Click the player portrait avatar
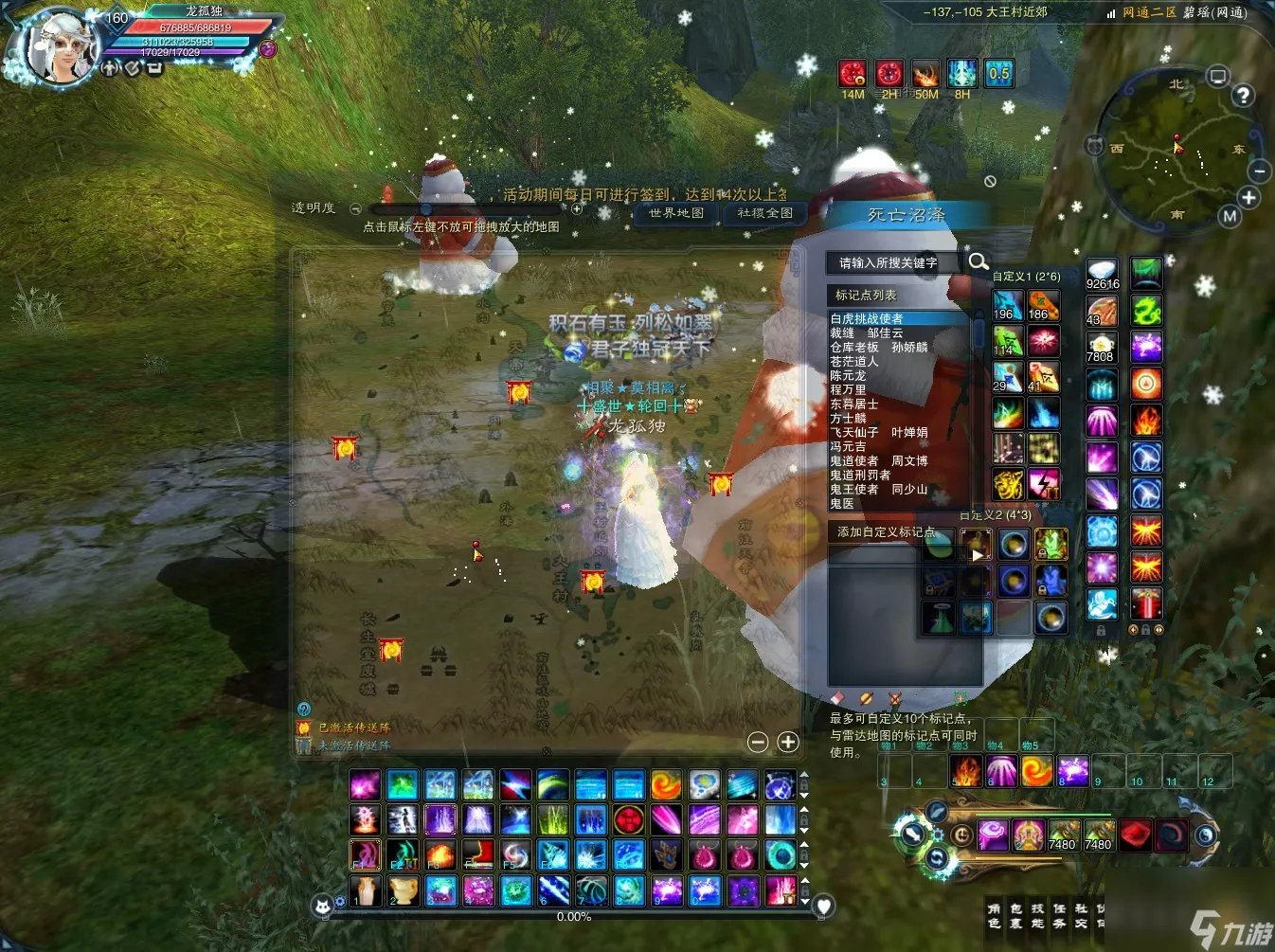 (59, 45)
